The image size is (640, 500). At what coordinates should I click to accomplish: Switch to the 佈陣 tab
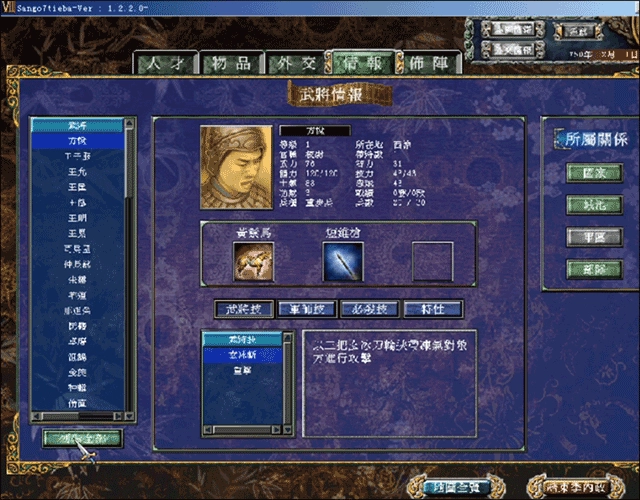click(x=430, y=63)
